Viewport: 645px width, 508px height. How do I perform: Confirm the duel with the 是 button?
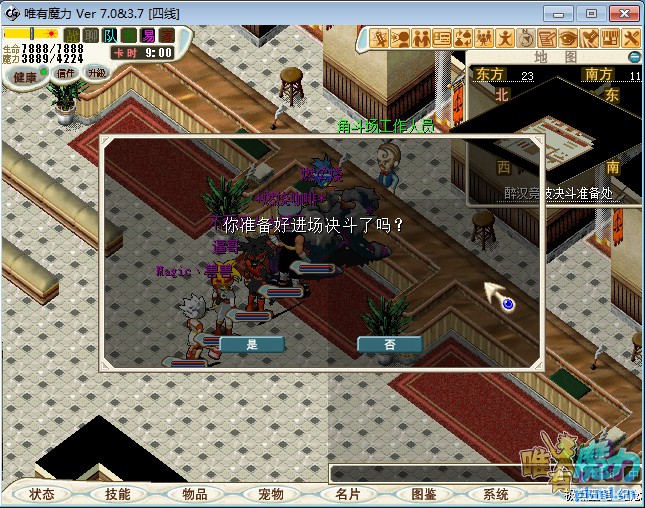251,344
